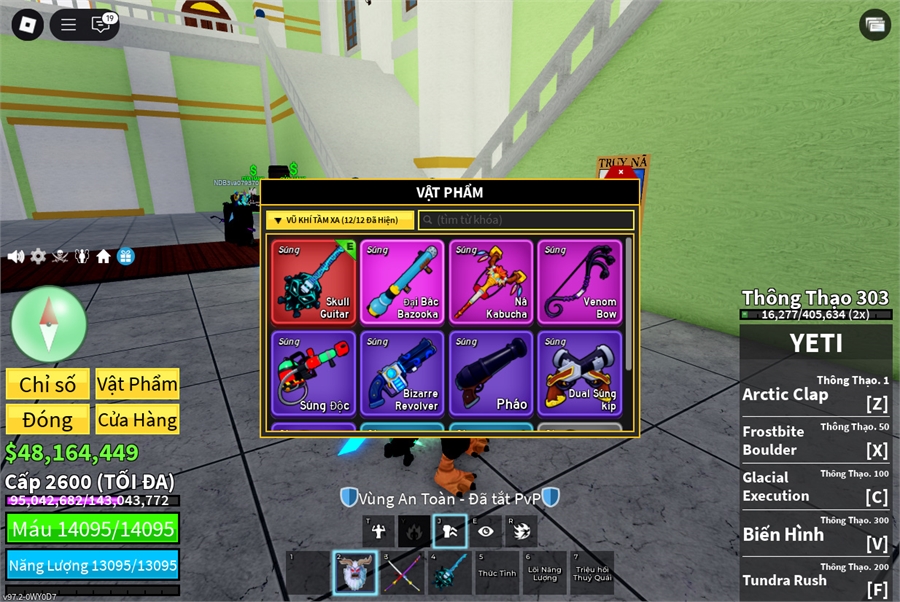Image resolution: width=900 pixels, height=602 pixels.
Task: Click the Đóng close button
Action: click(47, 420)
